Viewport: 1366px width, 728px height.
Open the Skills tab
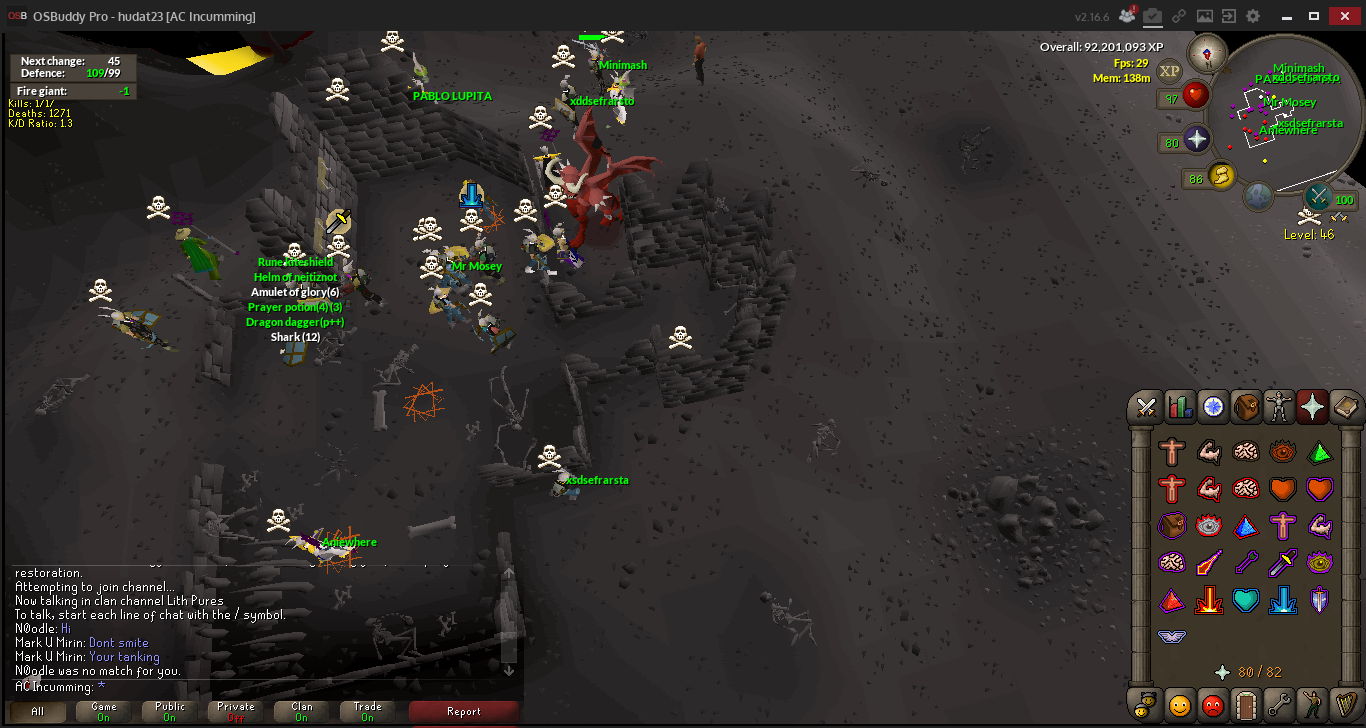click(x=1180, y=407)
